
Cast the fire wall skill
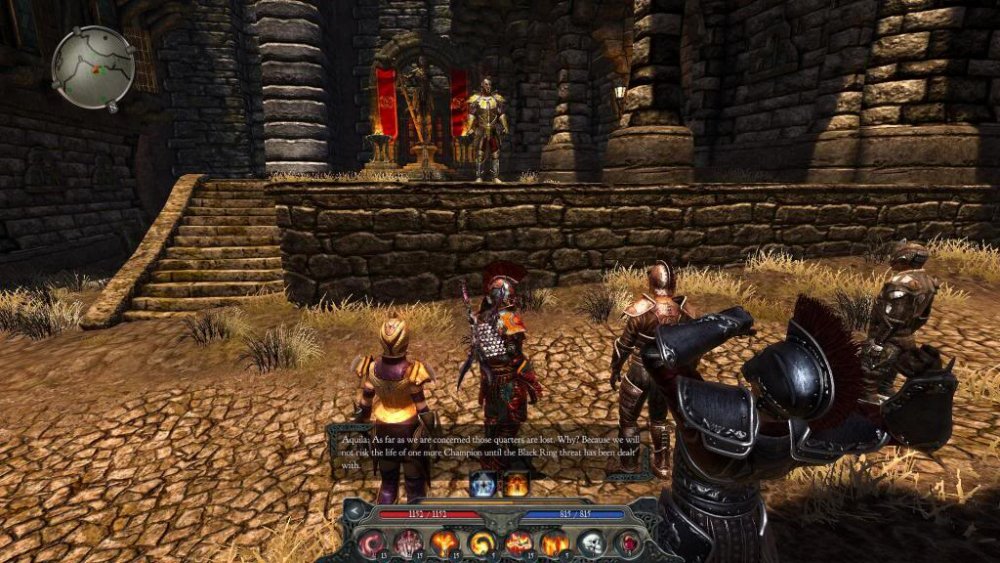point(554,543)
